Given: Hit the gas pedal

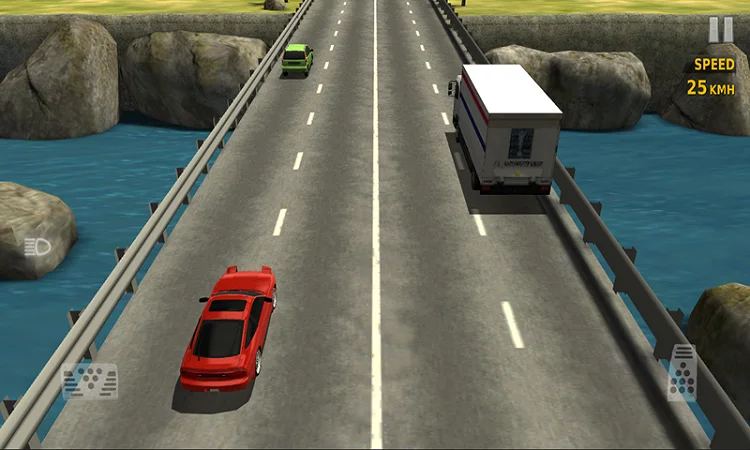Looking at the screenshot, I should (x=682, y=372).
